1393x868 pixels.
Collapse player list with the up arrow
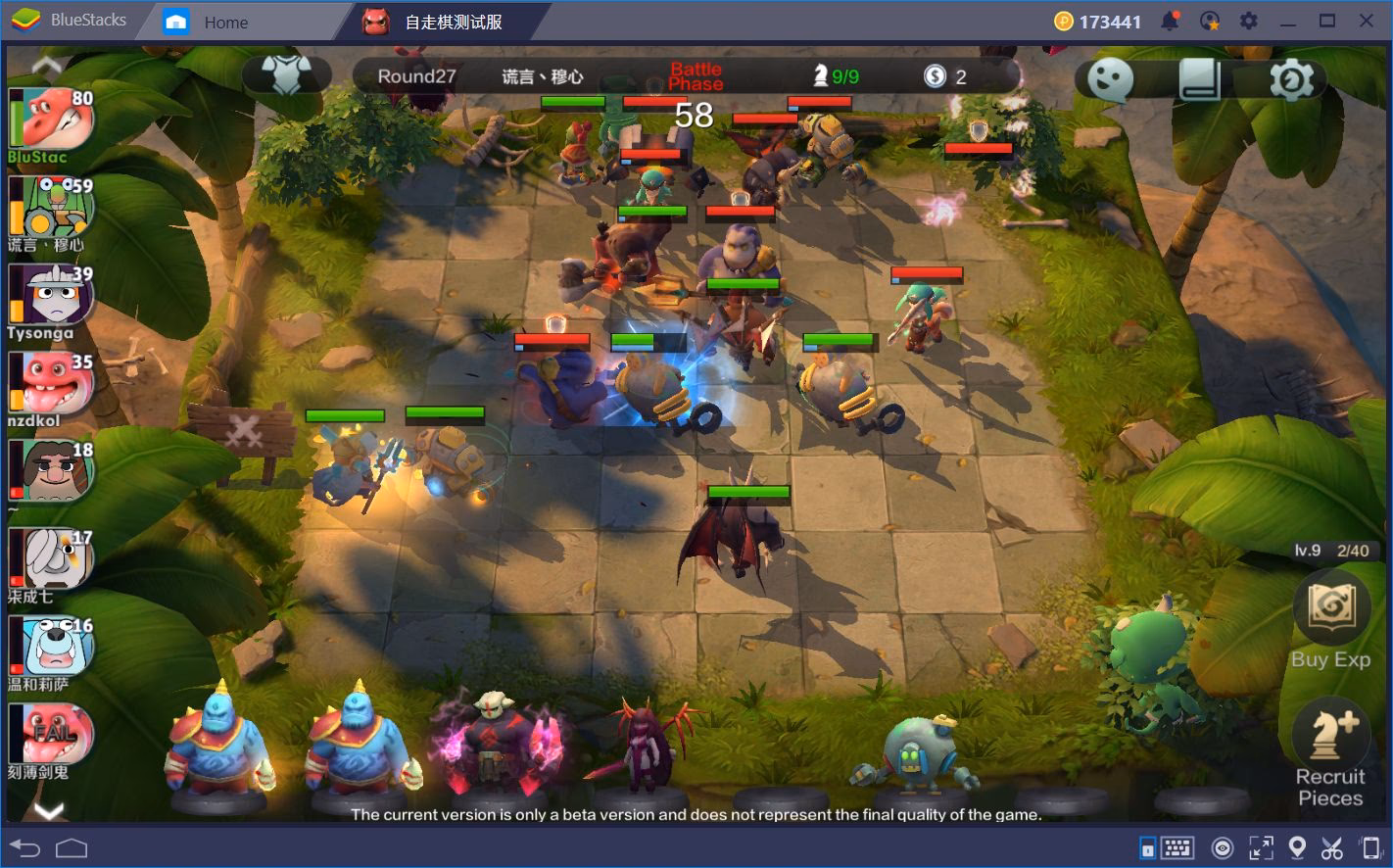pyautogui.click(x=47, y=66)
